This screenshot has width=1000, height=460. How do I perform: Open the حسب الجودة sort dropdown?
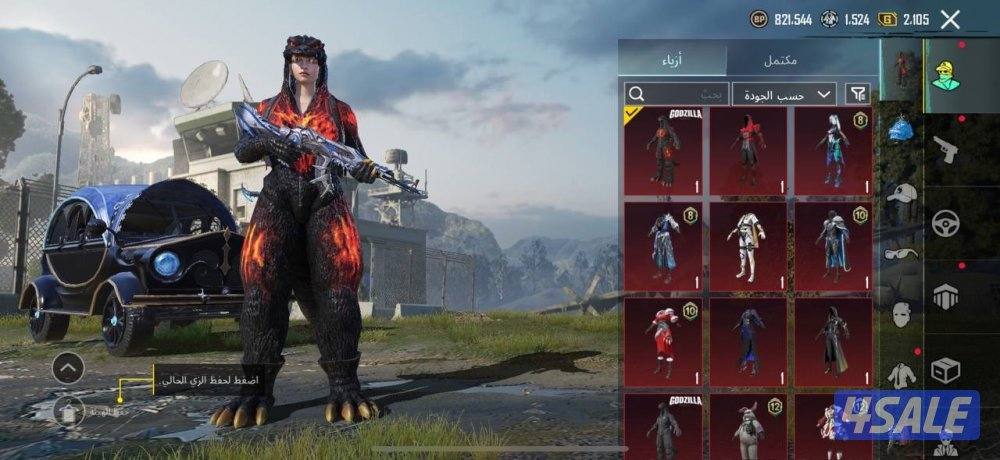click(x=784, y=94)
